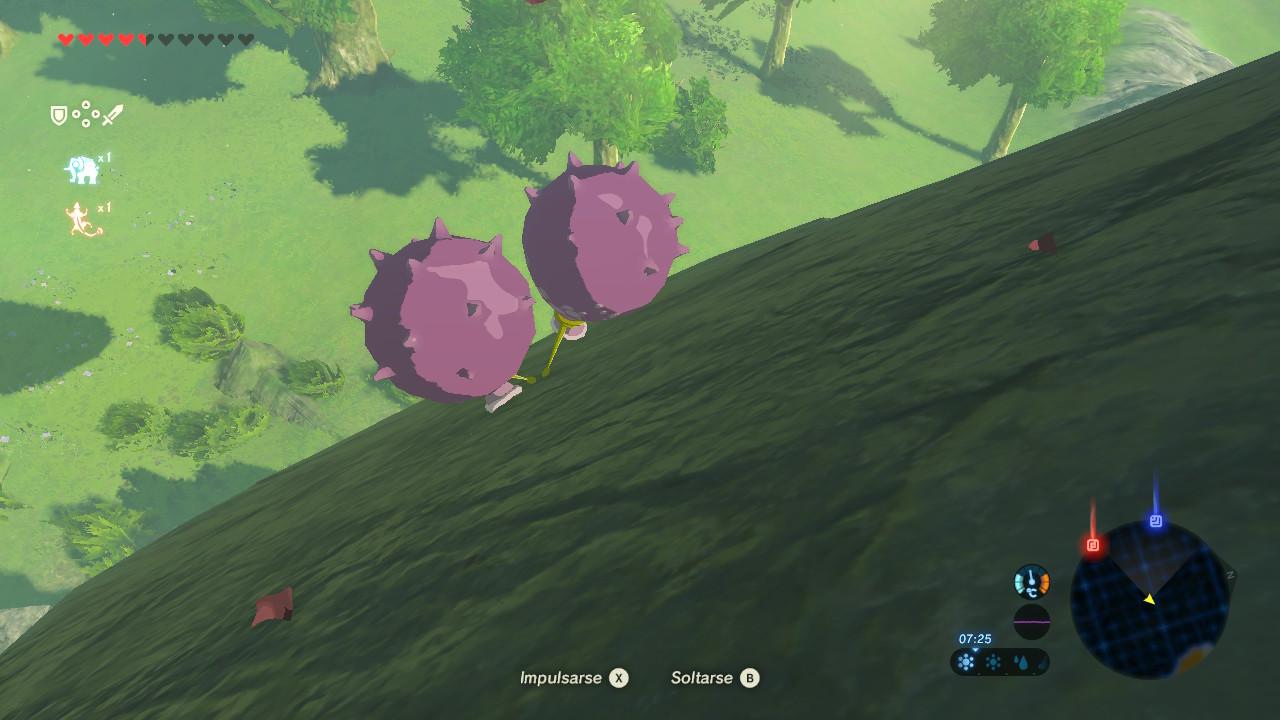
Task: Check the temperature gauge icon
Action: [x=1032, y=581]
